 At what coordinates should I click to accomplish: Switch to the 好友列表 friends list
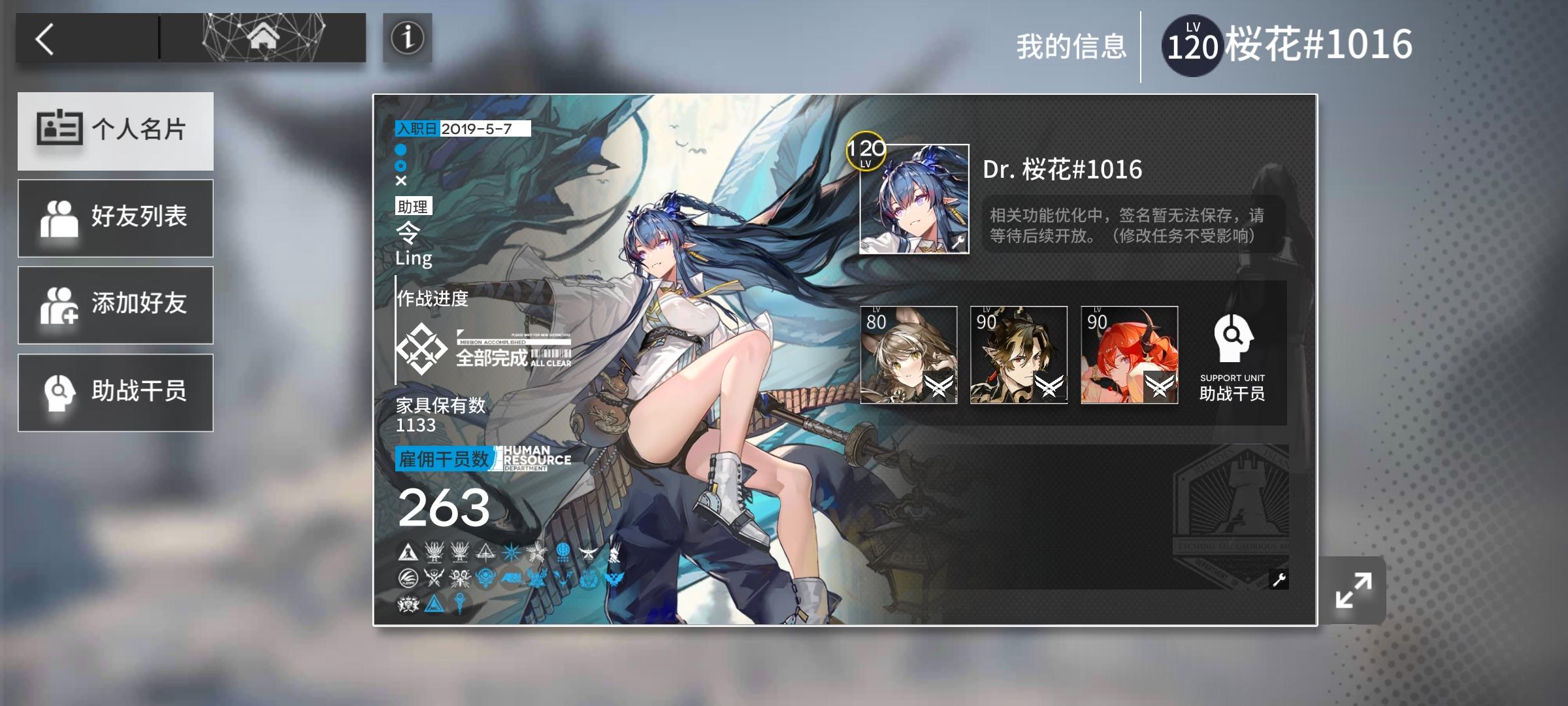click(x=116, y=217)
